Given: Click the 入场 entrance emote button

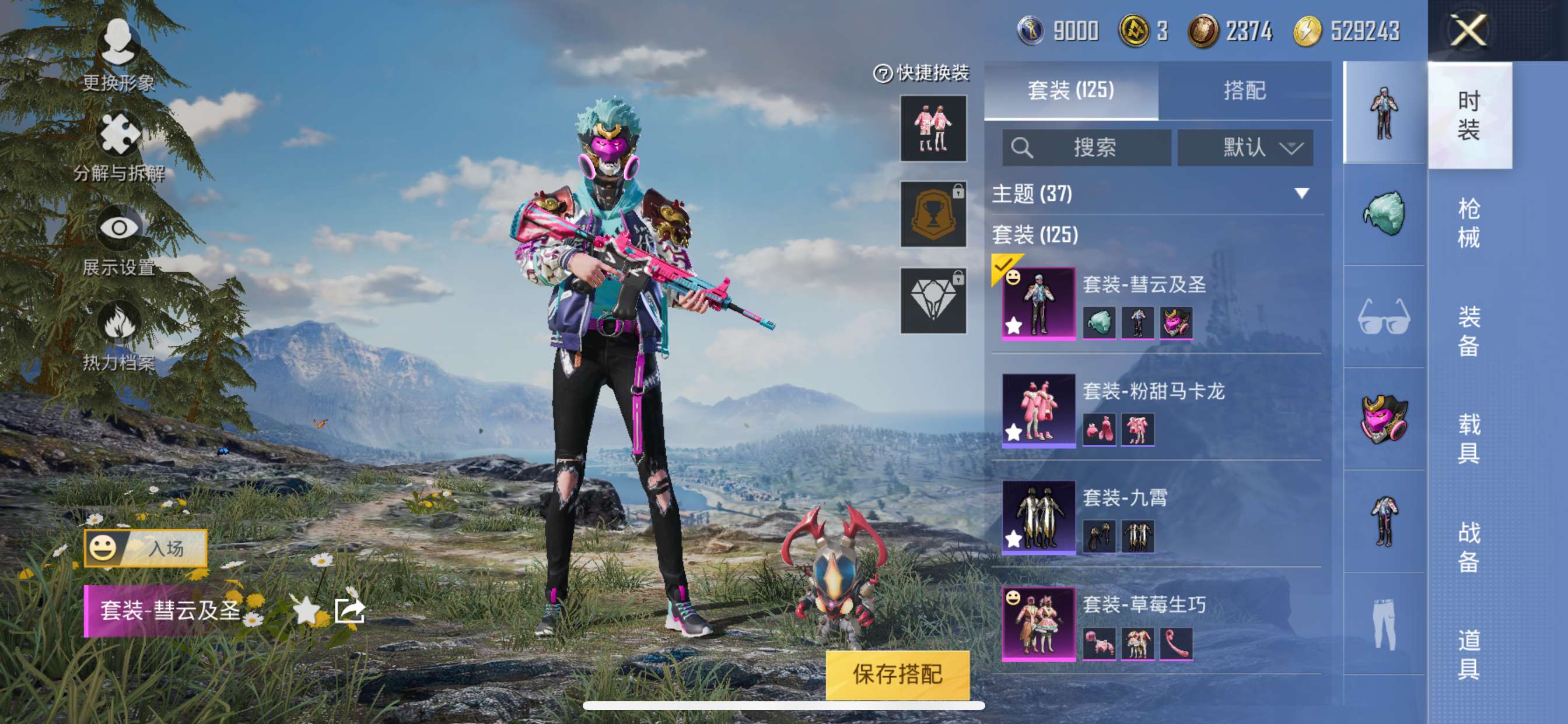Looking at the screenshot, I should point(145,548).
